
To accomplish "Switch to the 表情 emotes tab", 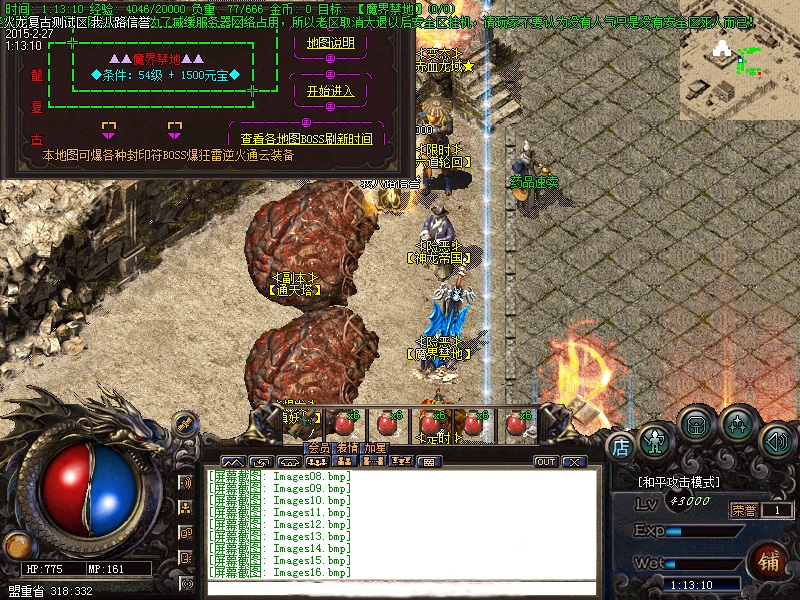I will coord(347,449).
